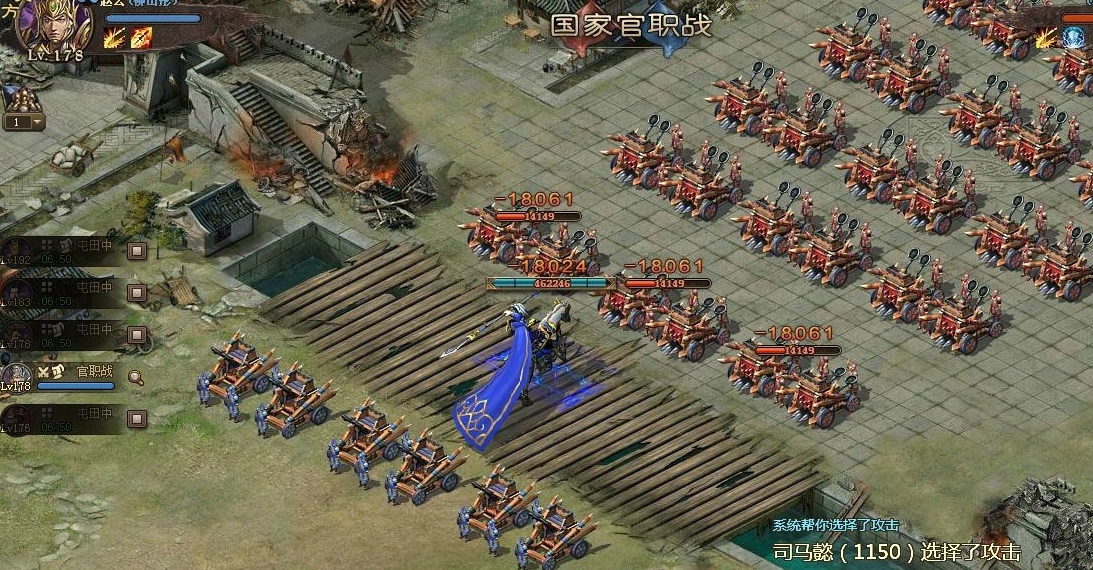Stop farming for the Lv183 general
Viewport: 1093px width, 570px height.
click(137, 293)
